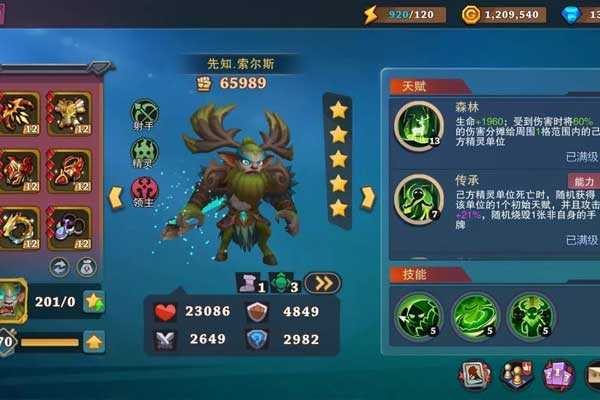Open the hero card icon in bottom bar
This screenshot has height=400, width=600.
(x=474, y=376)
